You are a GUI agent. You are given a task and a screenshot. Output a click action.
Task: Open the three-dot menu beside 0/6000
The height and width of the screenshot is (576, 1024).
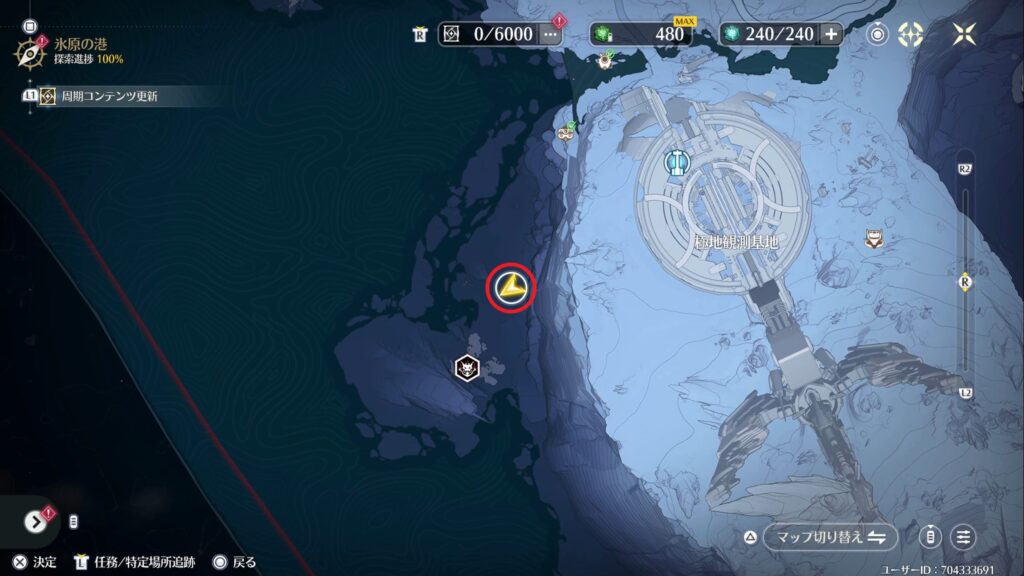[551, 34]
